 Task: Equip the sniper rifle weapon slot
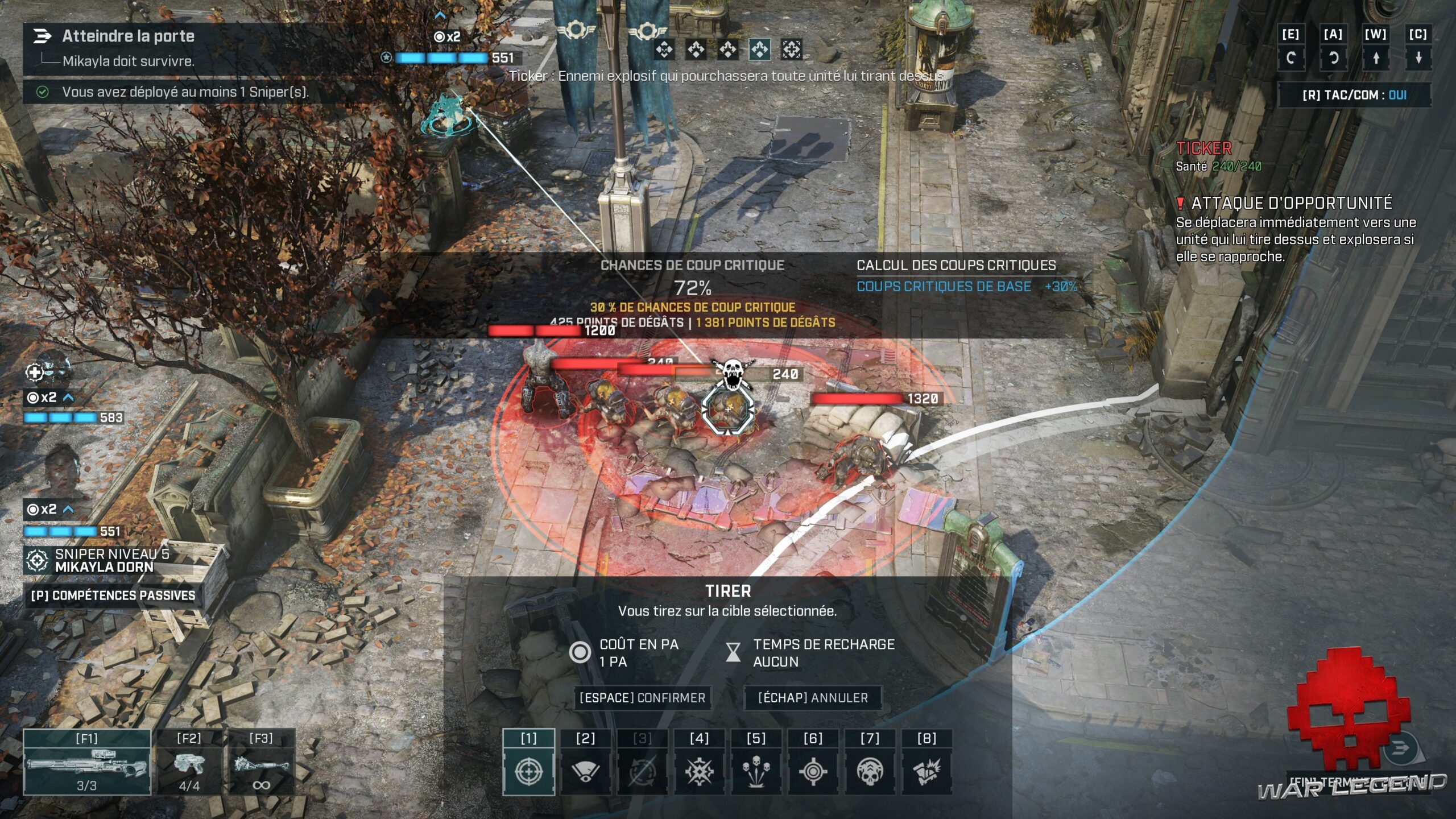[x=87, y=763]
